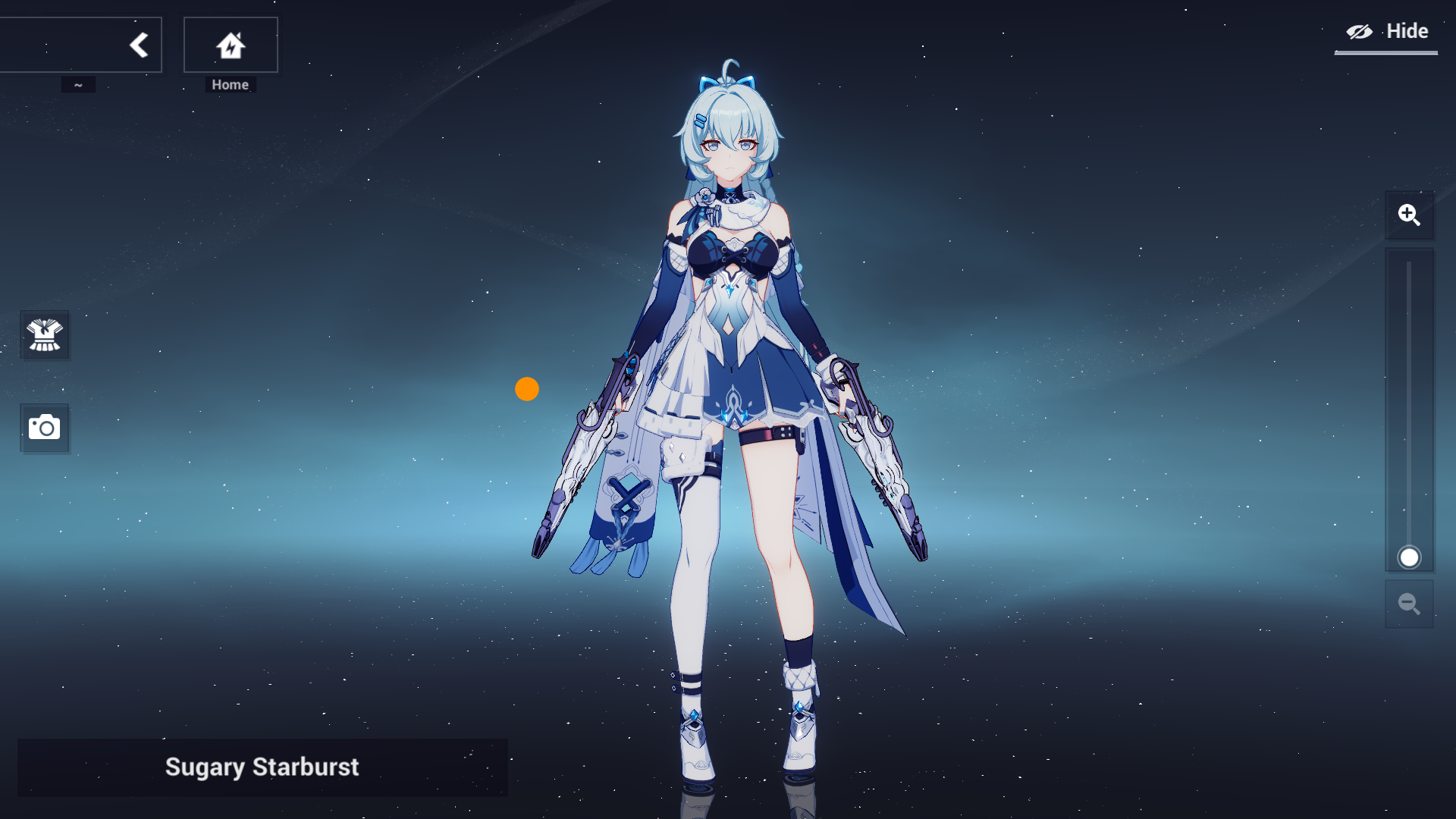Select the camera shutter icon above the reflection area

coord(45,428)
